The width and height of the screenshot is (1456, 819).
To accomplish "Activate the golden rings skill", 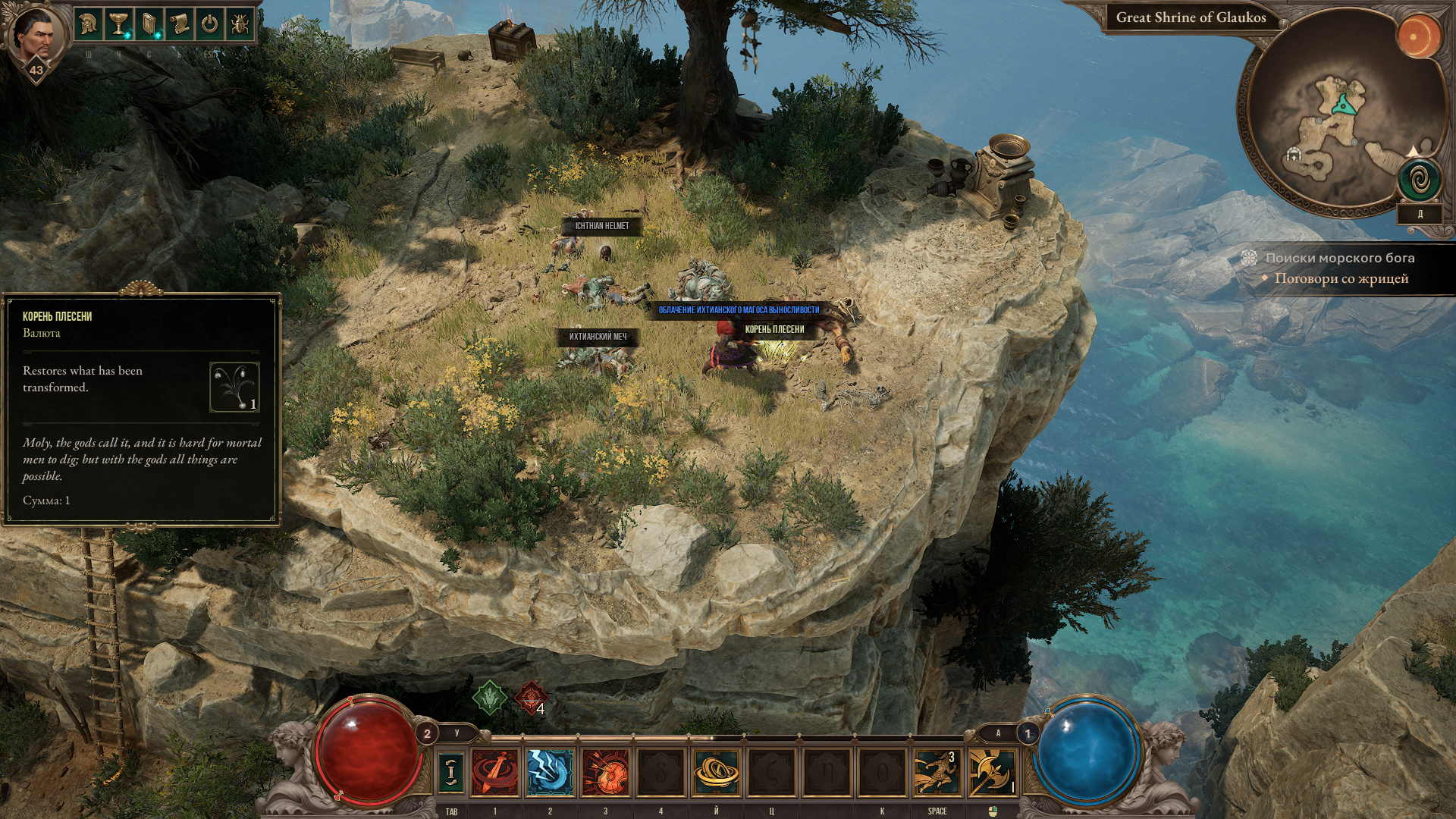I will [x=716, y=771].
